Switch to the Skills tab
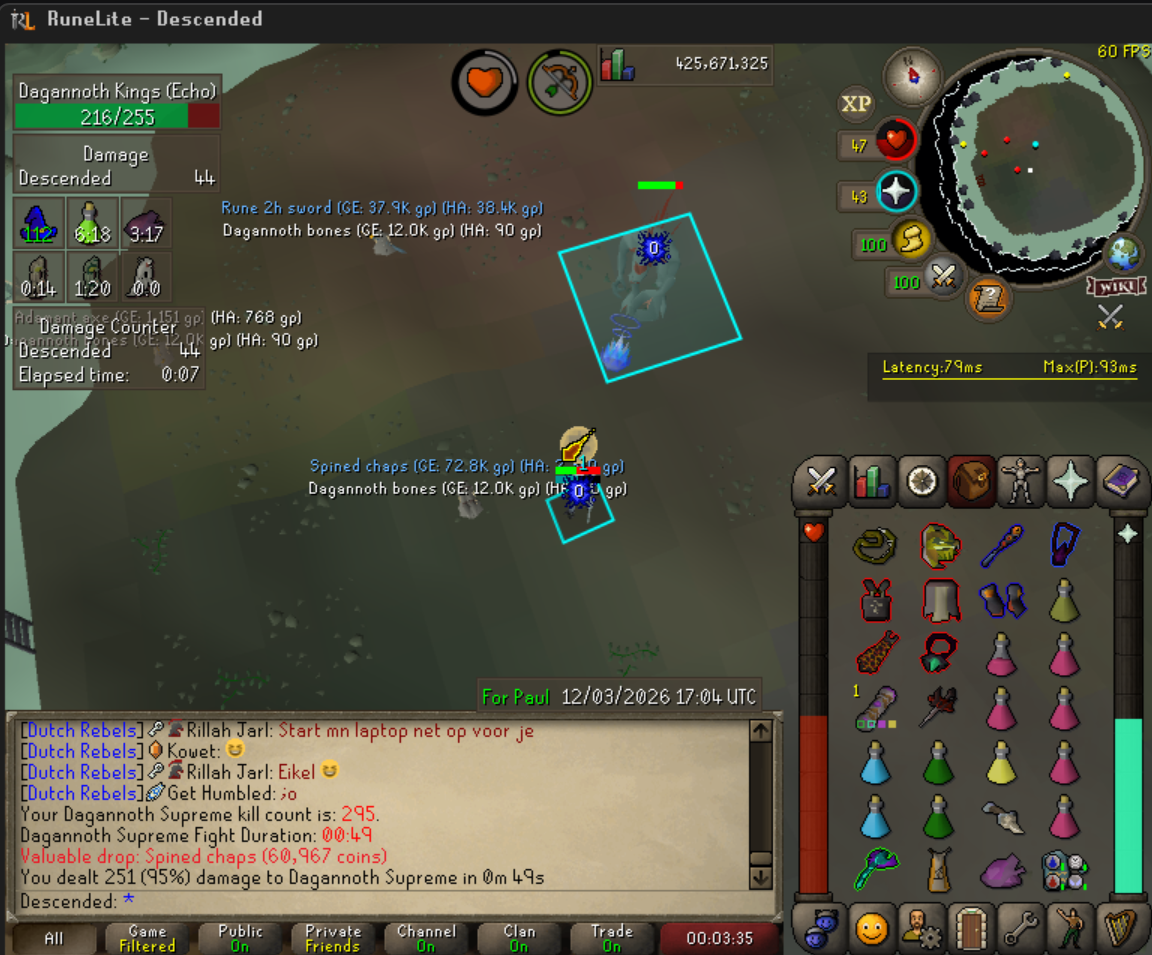This screenshot has height=955, width=1152. point(871,482)
